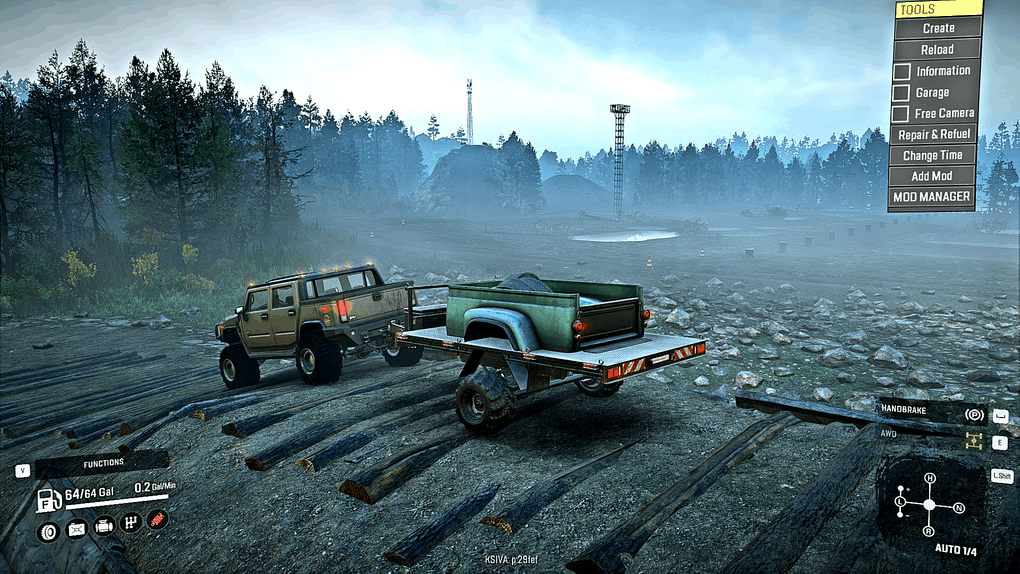Shift to High gear on gear selector
This screenshot has height=574, width=1020.
(x=929, y=480)
